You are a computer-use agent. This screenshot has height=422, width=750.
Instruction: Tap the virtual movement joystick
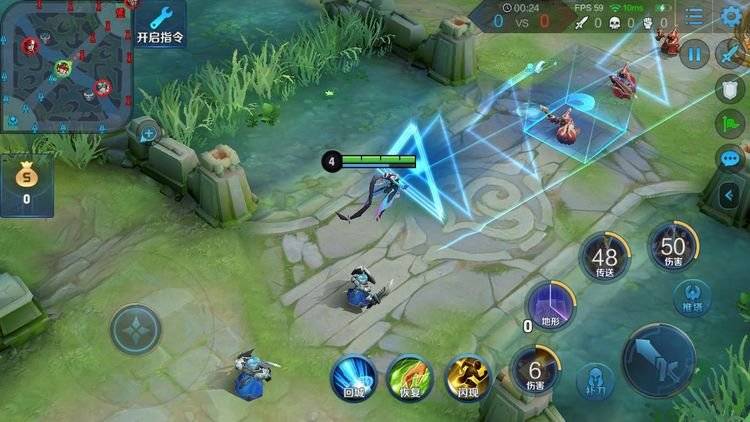pyautogui.click(x=135, y=330)
